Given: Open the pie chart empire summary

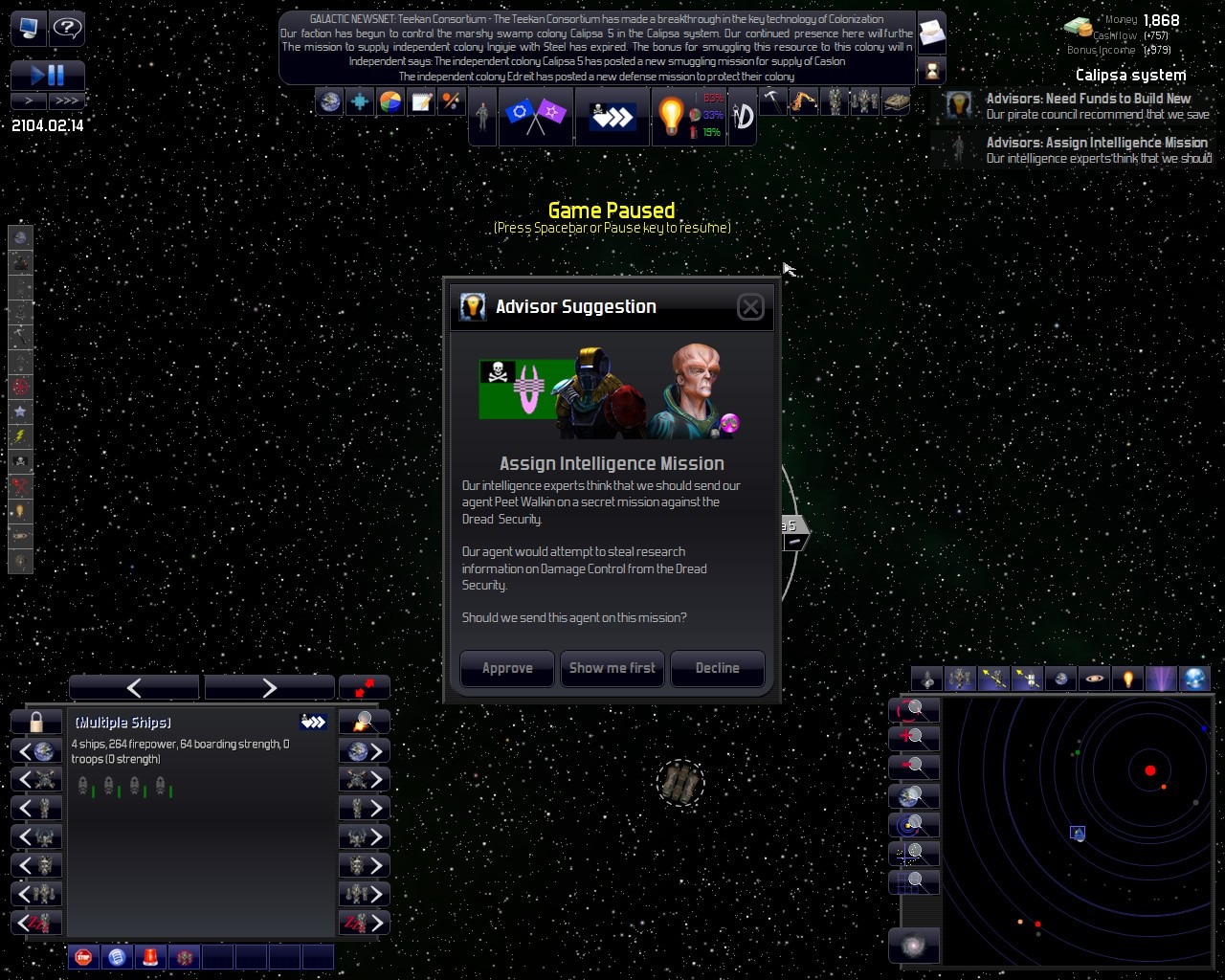Looking at the screenshot, I should 390,101.
